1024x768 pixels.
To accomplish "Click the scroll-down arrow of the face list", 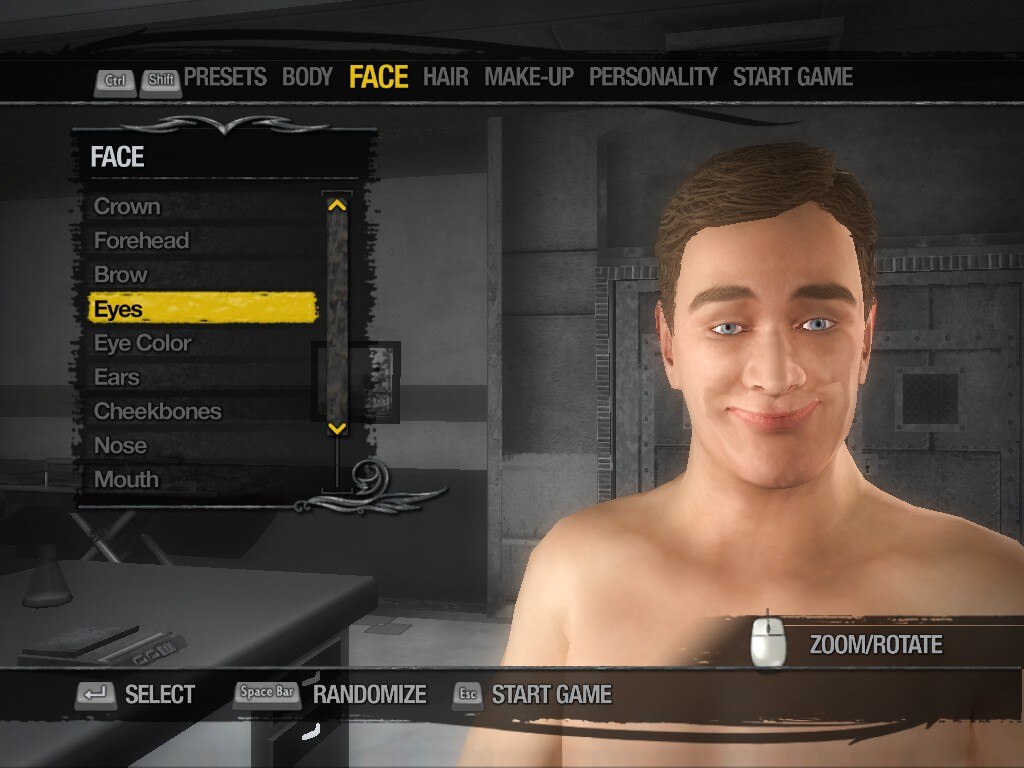I will click(337, 428).
